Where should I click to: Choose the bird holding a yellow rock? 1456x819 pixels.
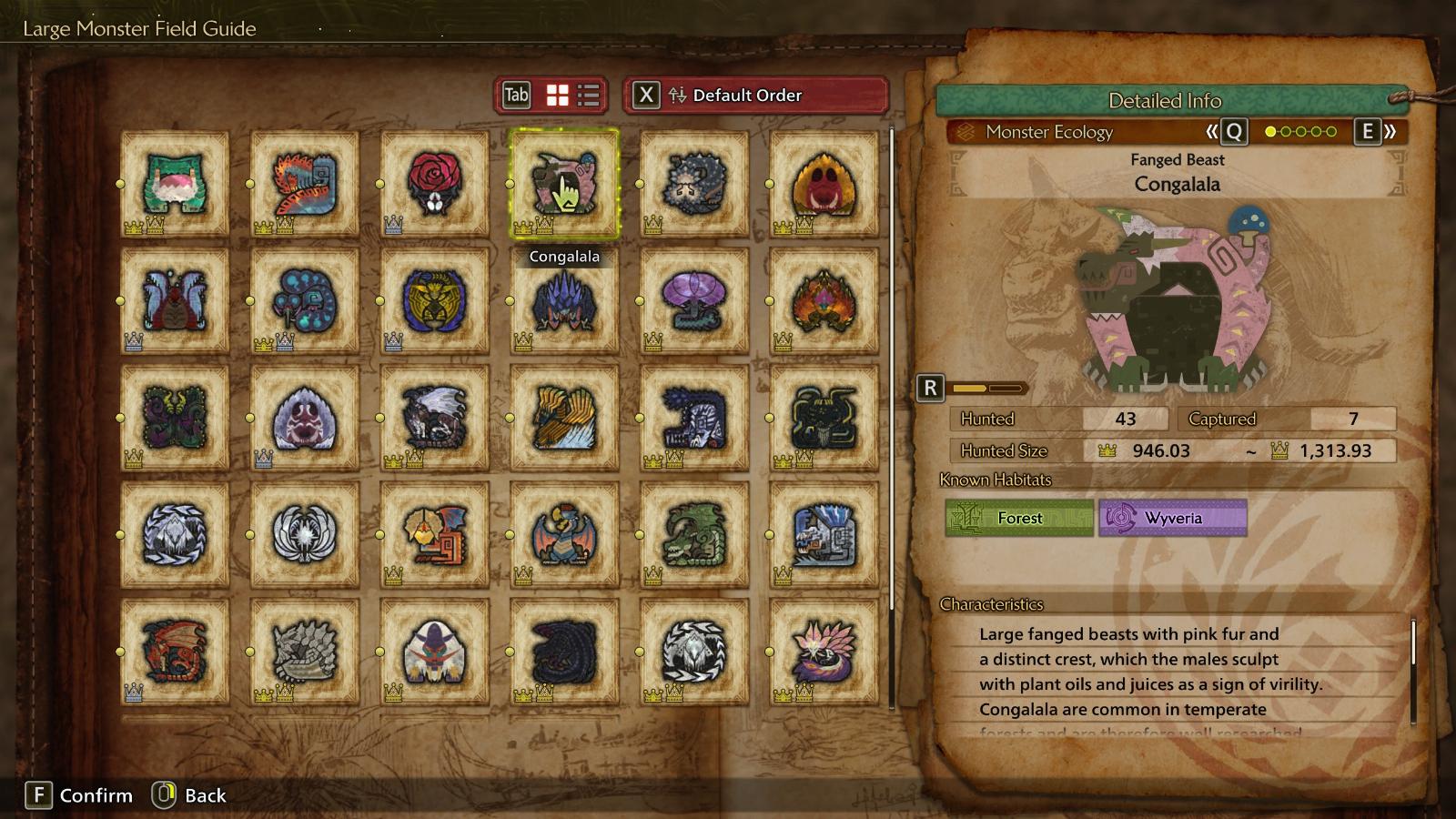pyautogui.click(x=434, y=534)
